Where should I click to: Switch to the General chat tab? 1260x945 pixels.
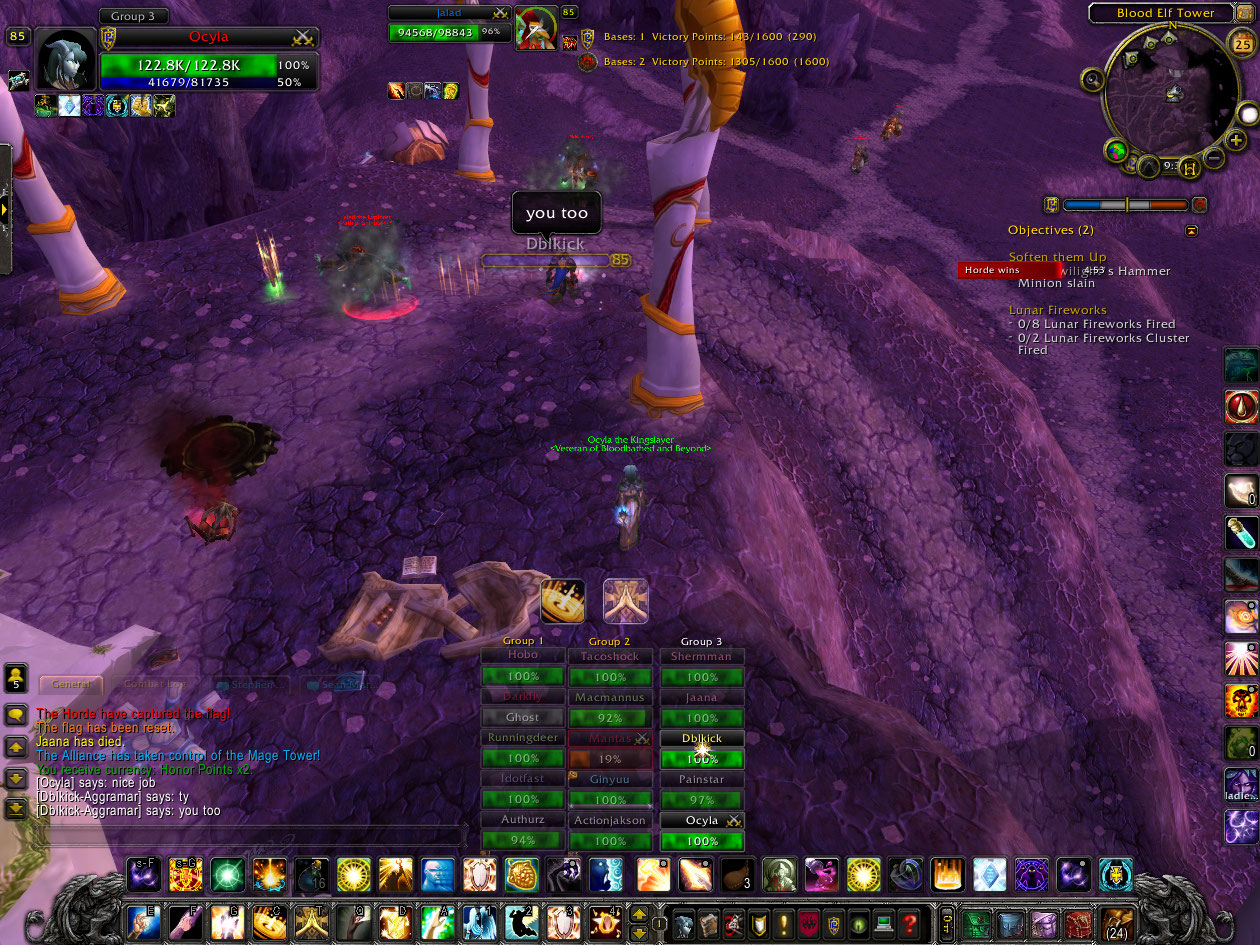click(71, 684)
